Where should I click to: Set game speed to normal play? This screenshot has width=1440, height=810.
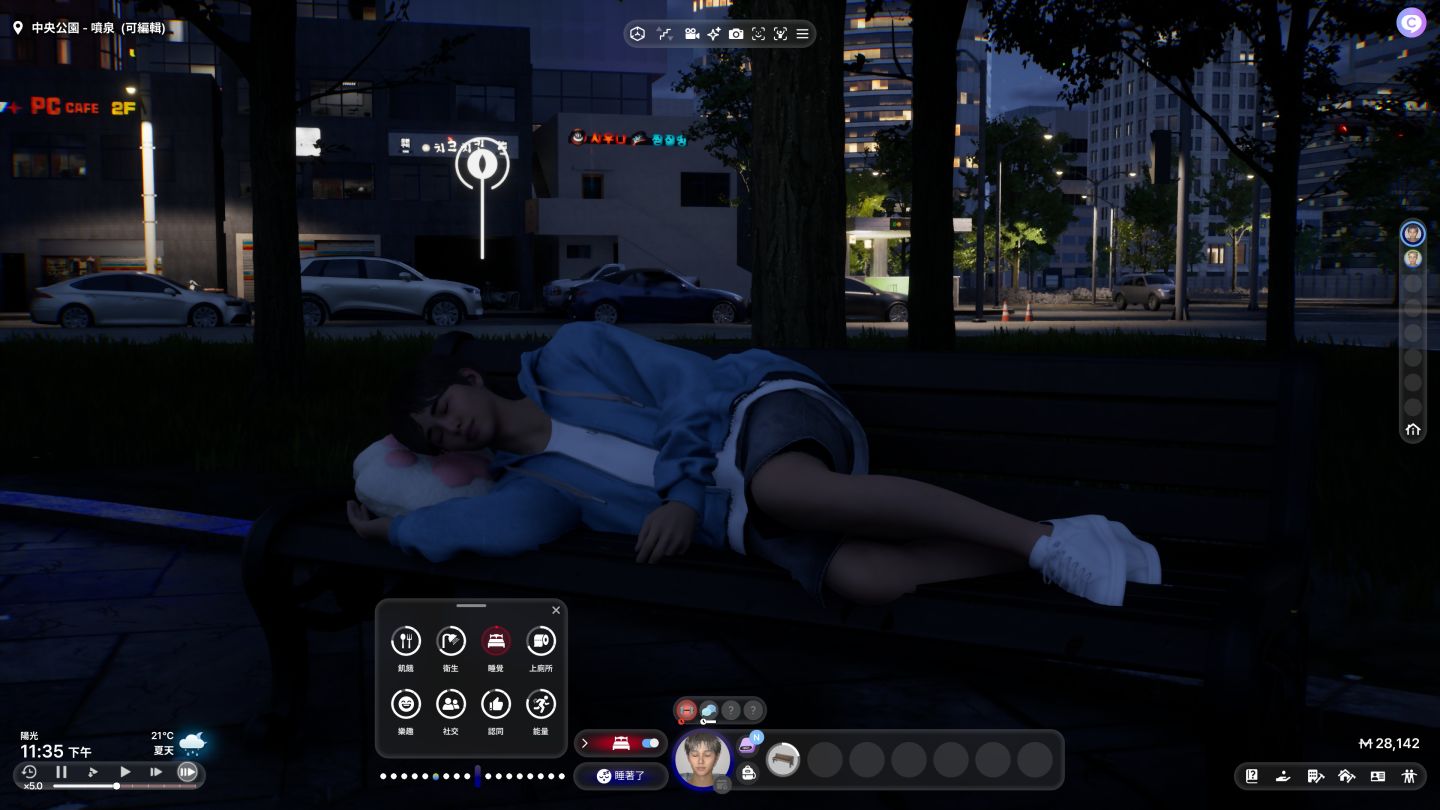pos(125,772)
